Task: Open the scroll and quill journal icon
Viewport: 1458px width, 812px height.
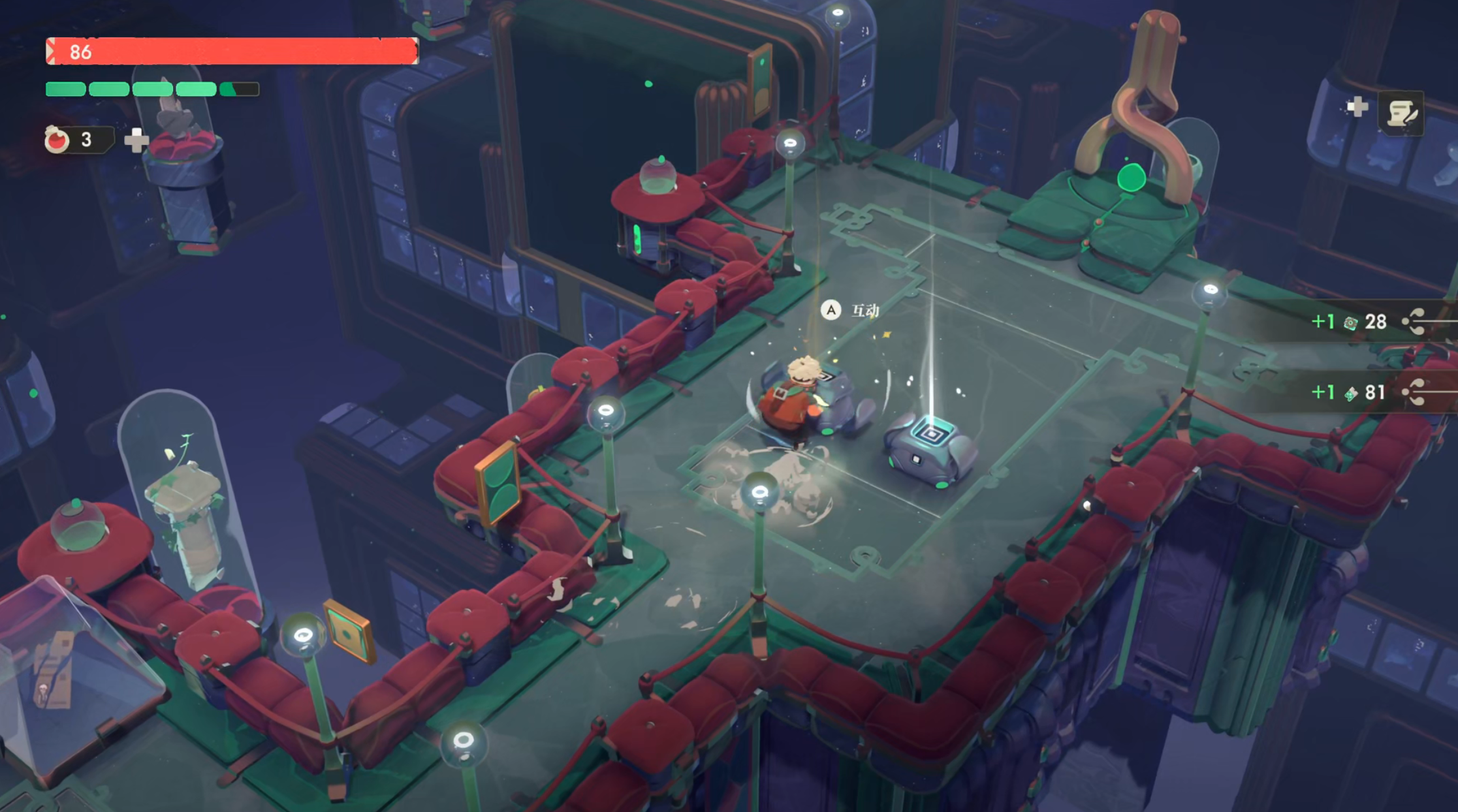Action: click(1401, 114)
